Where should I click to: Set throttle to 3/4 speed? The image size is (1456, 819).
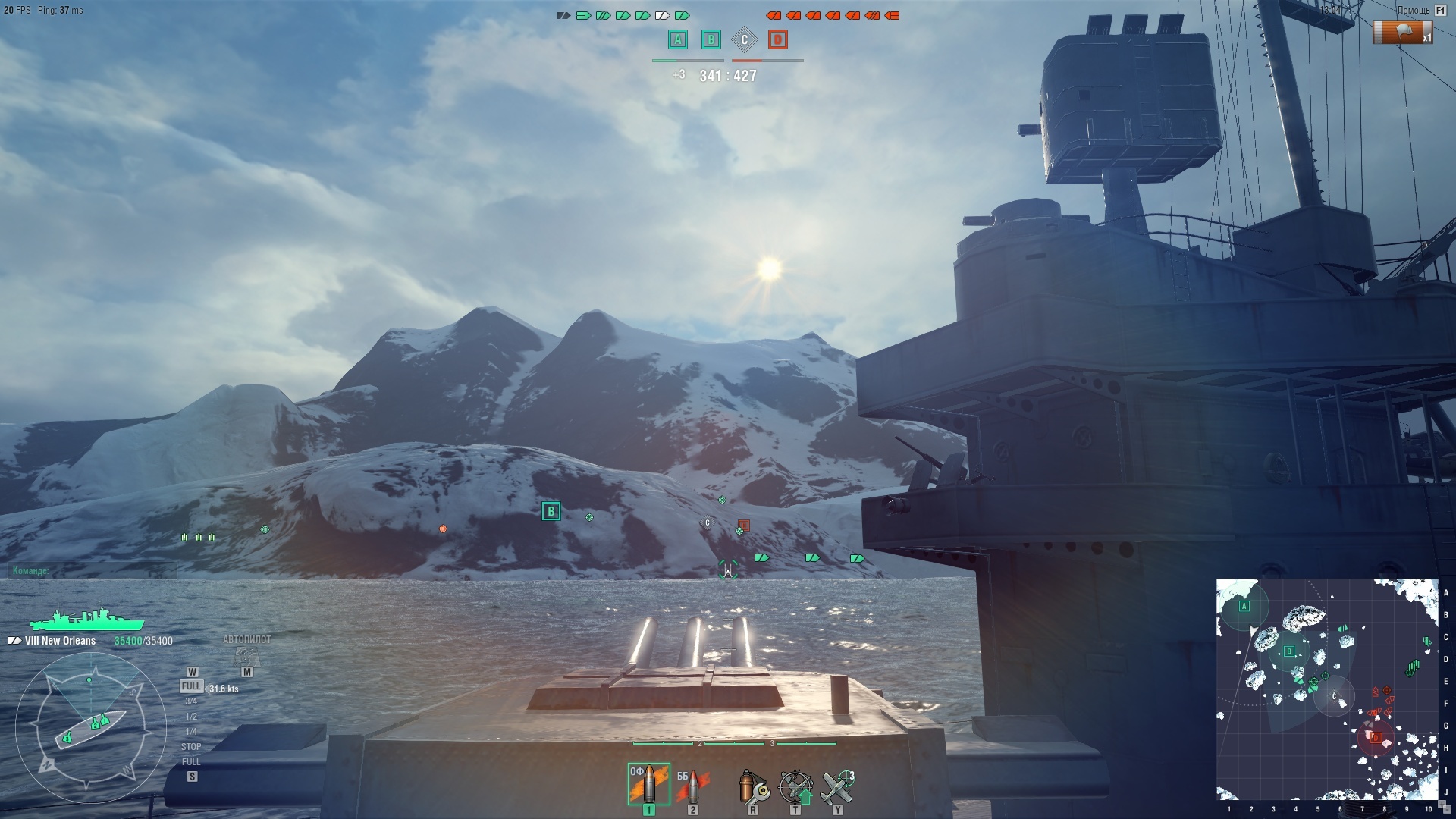191,701
